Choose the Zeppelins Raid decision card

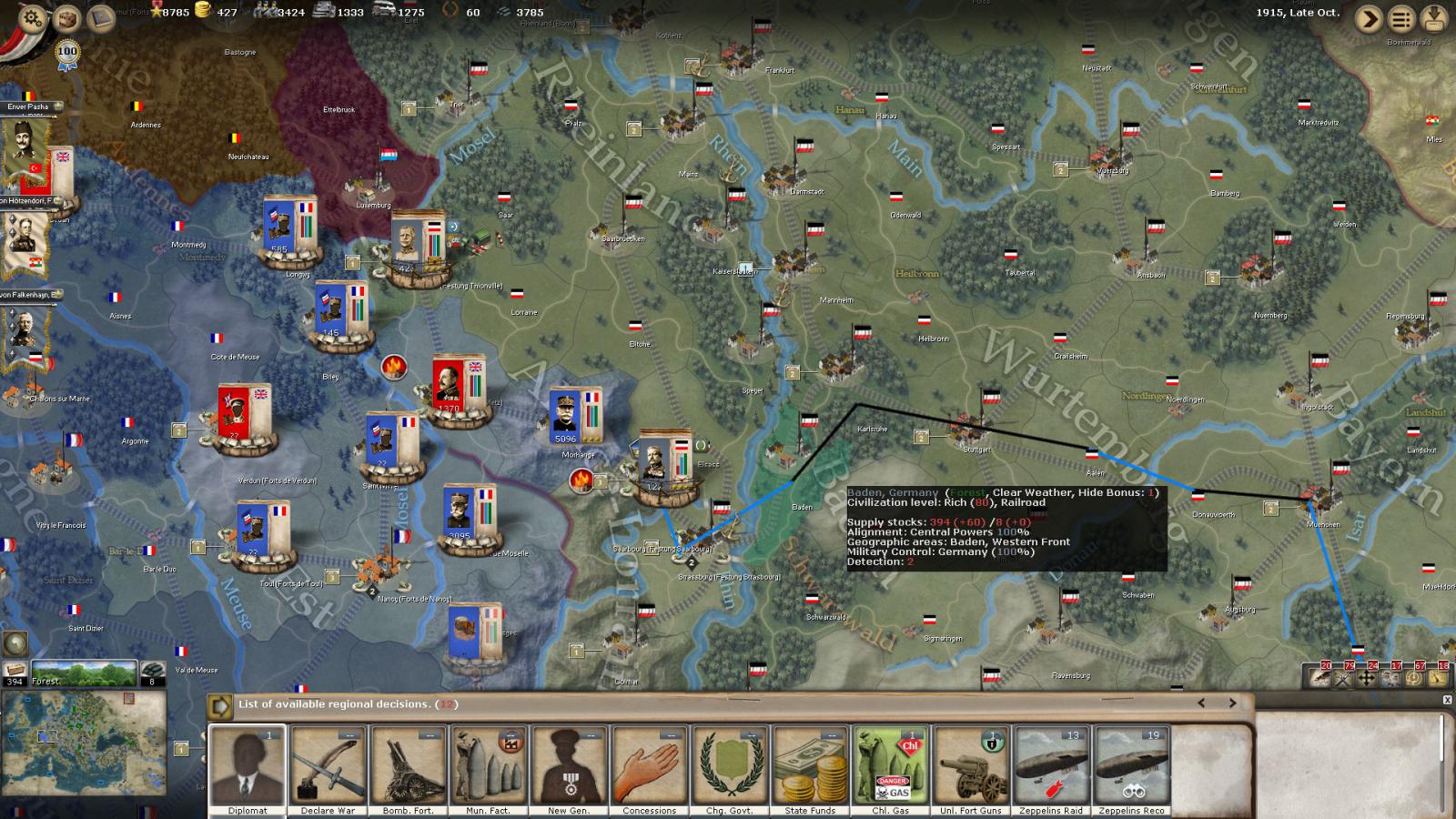point(1051,770)
